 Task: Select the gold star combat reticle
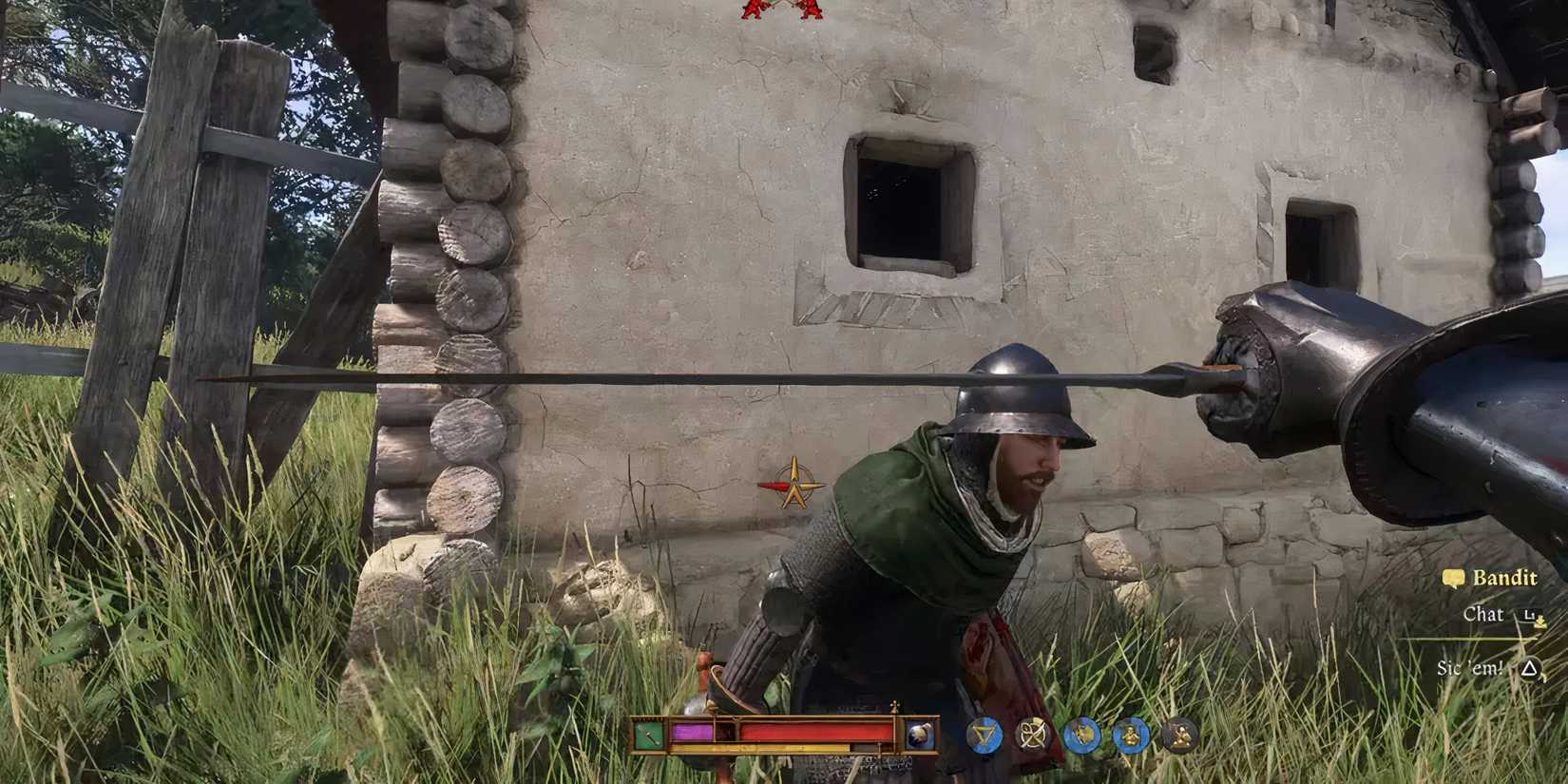[x=795, y=483]
